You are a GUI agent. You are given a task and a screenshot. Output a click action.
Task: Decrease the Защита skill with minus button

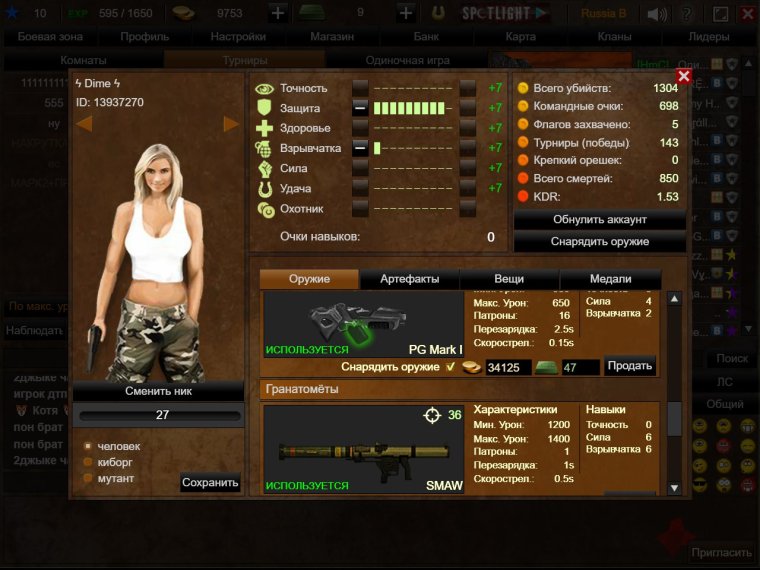tap(360, 108)
